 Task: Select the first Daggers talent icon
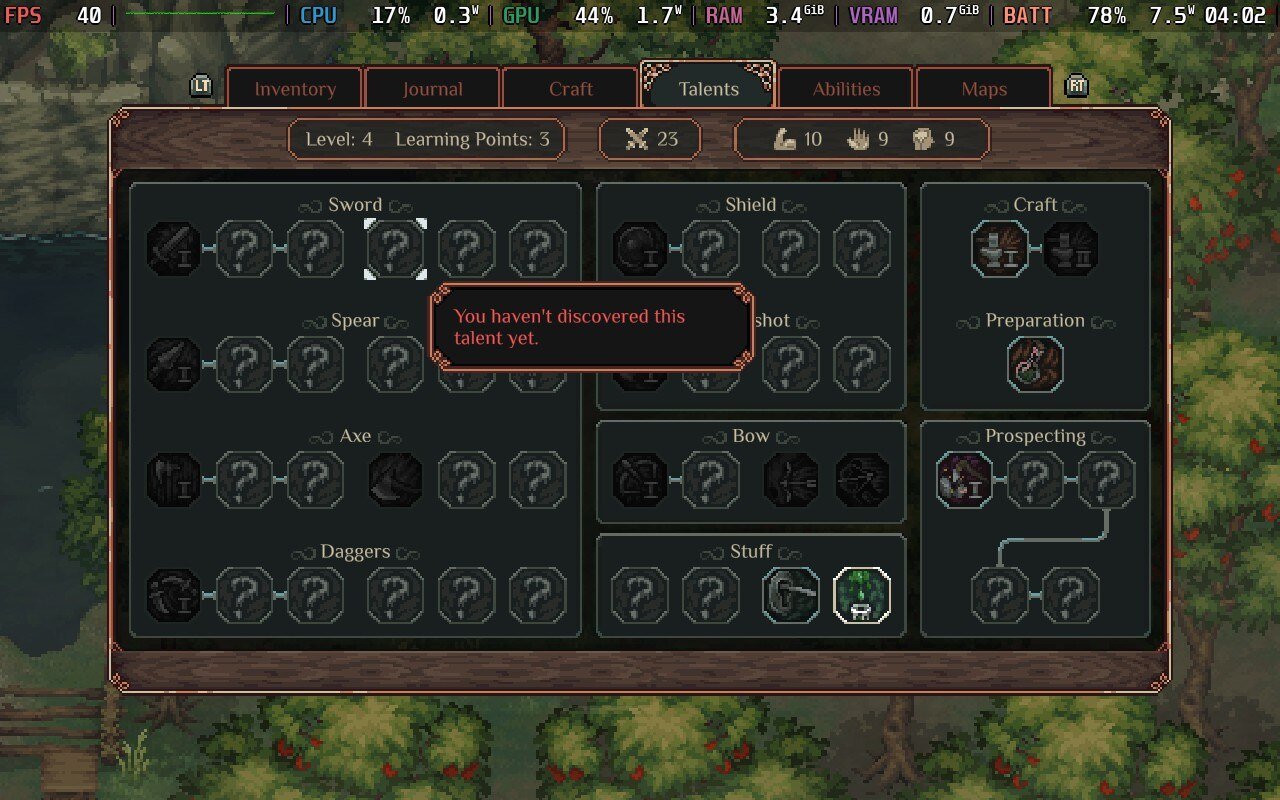point(174,596)
